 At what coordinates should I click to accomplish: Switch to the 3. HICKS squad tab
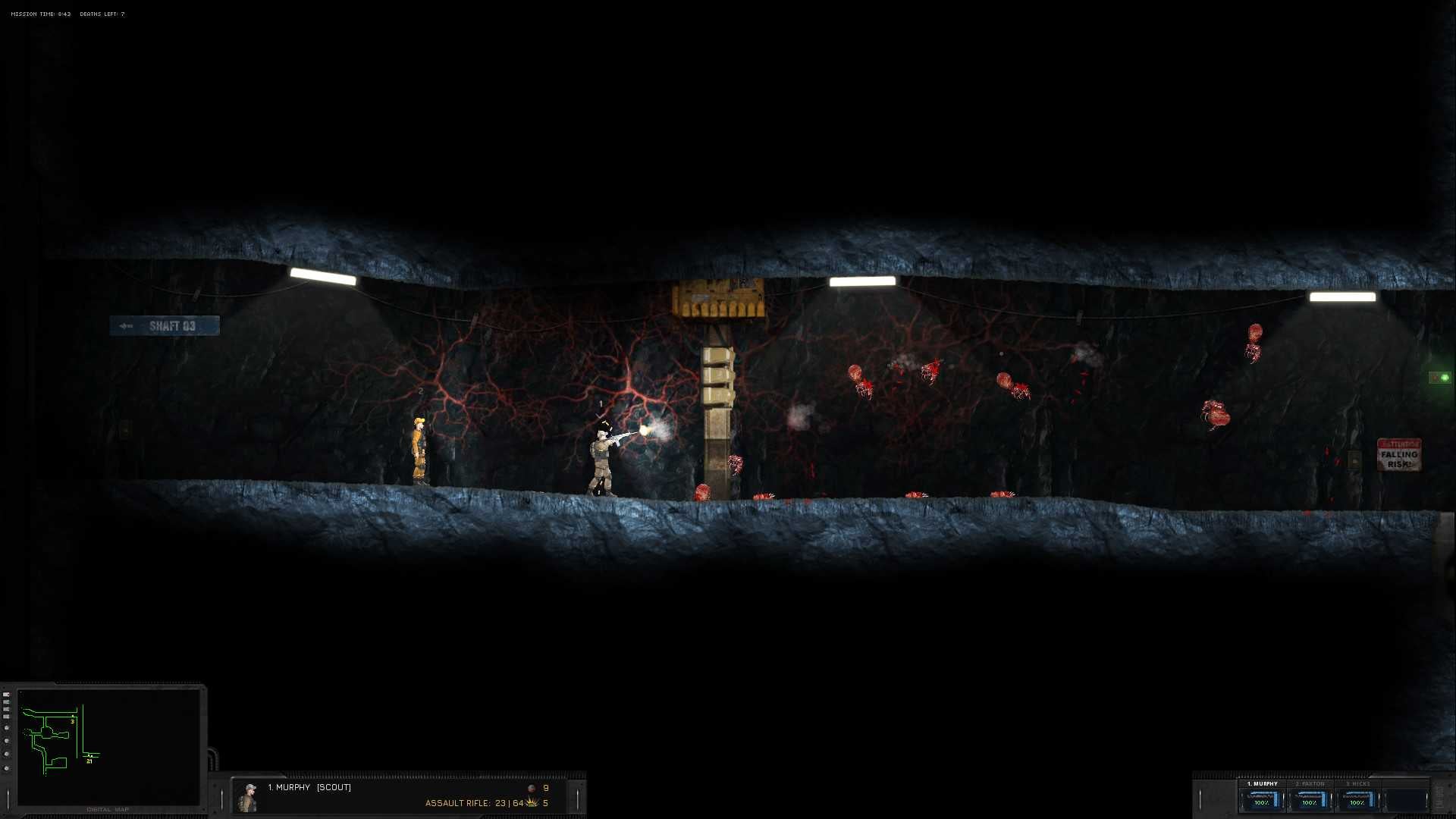pyautogui.click(x=1357, y=783)
